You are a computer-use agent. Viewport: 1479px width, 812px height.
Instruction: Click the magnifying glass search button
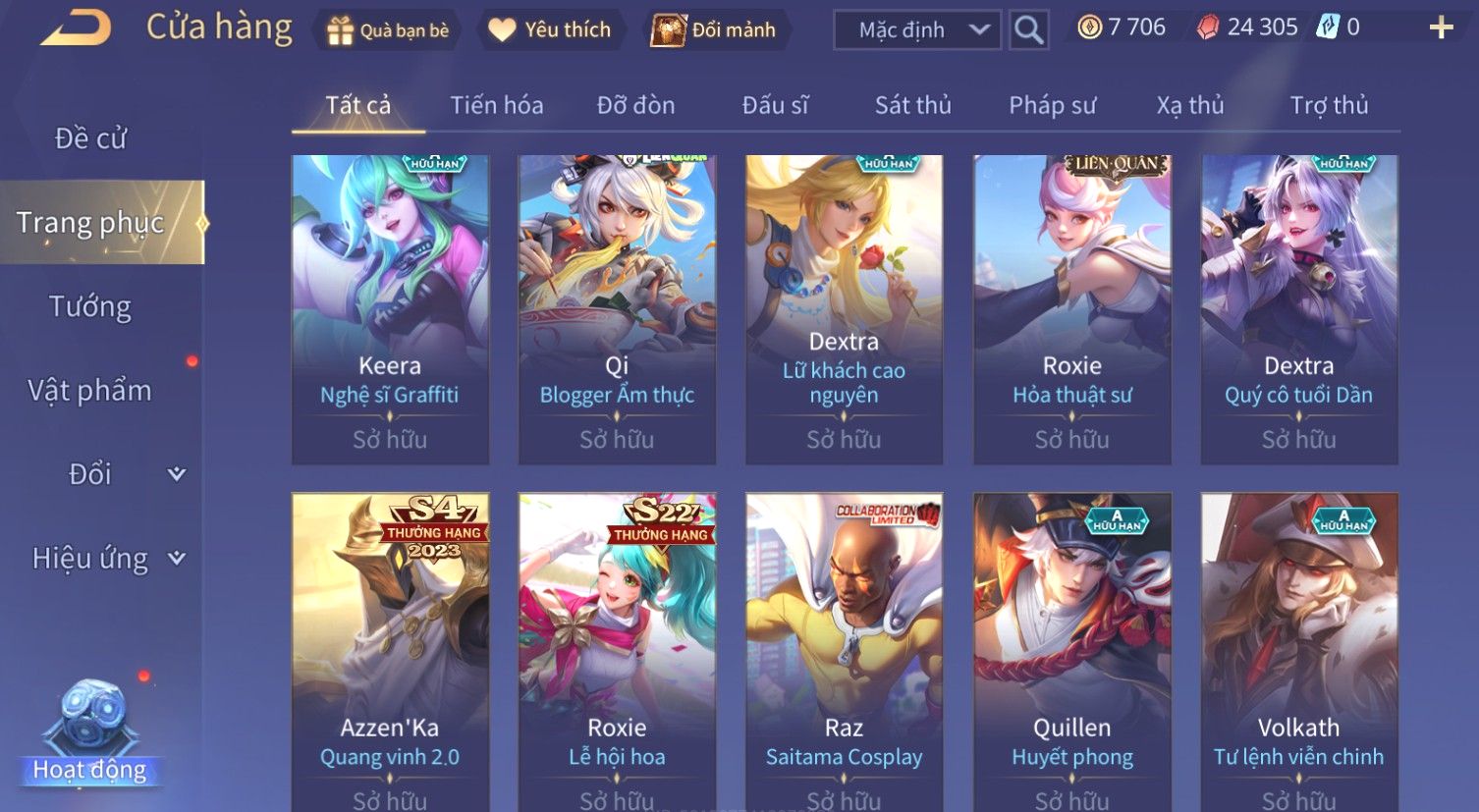[x=1028, y=30]
